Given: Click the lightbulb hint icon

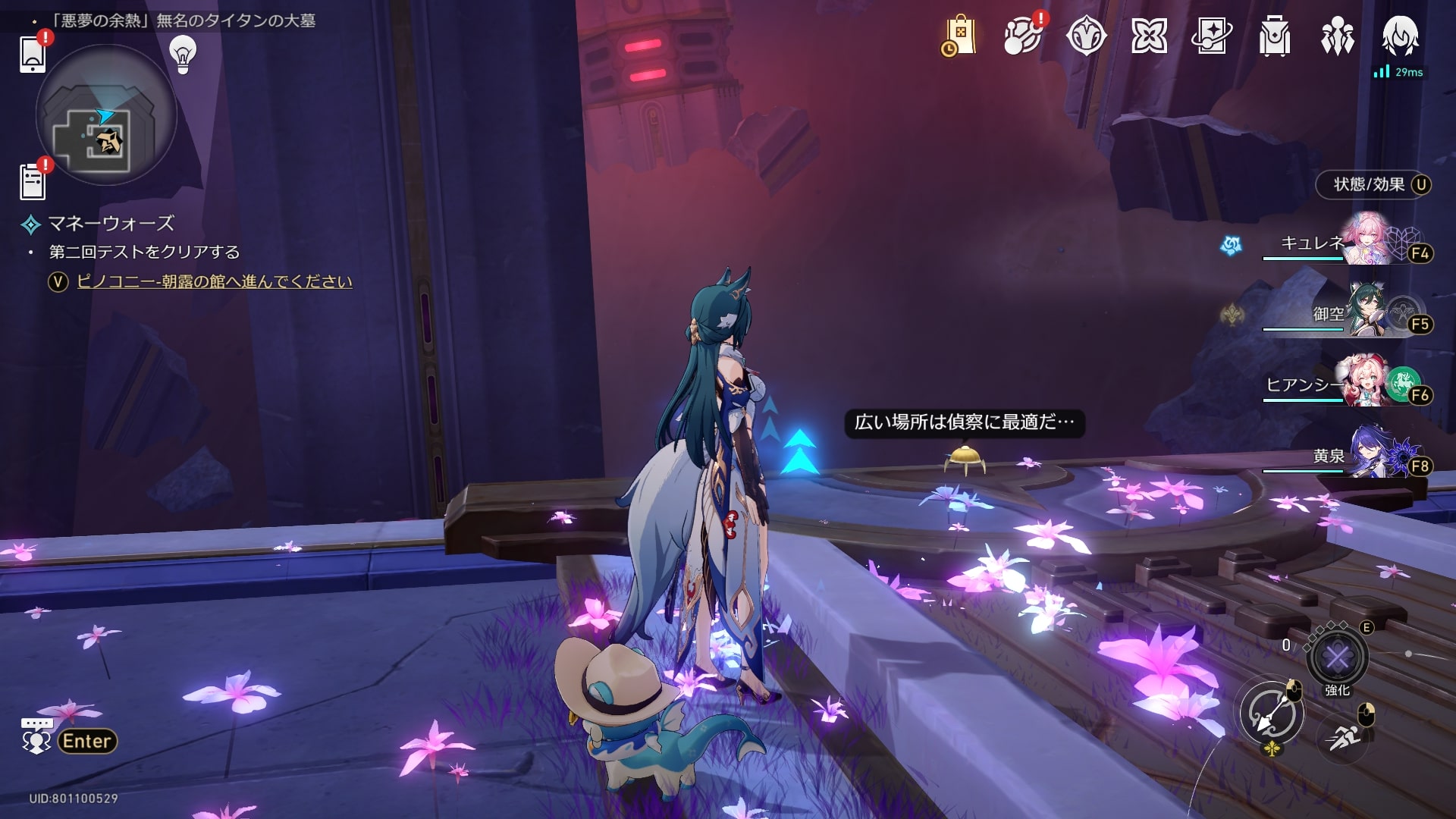Looking at the screenshot, I should click(x=182, y=54).
